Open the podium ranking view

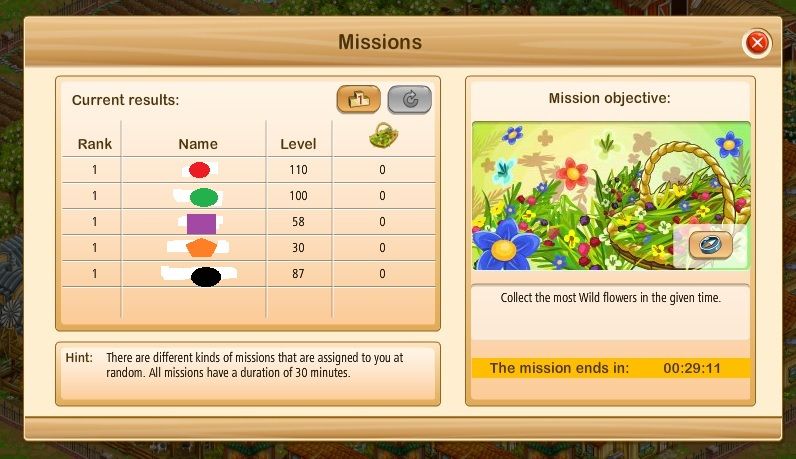[359, 99]
